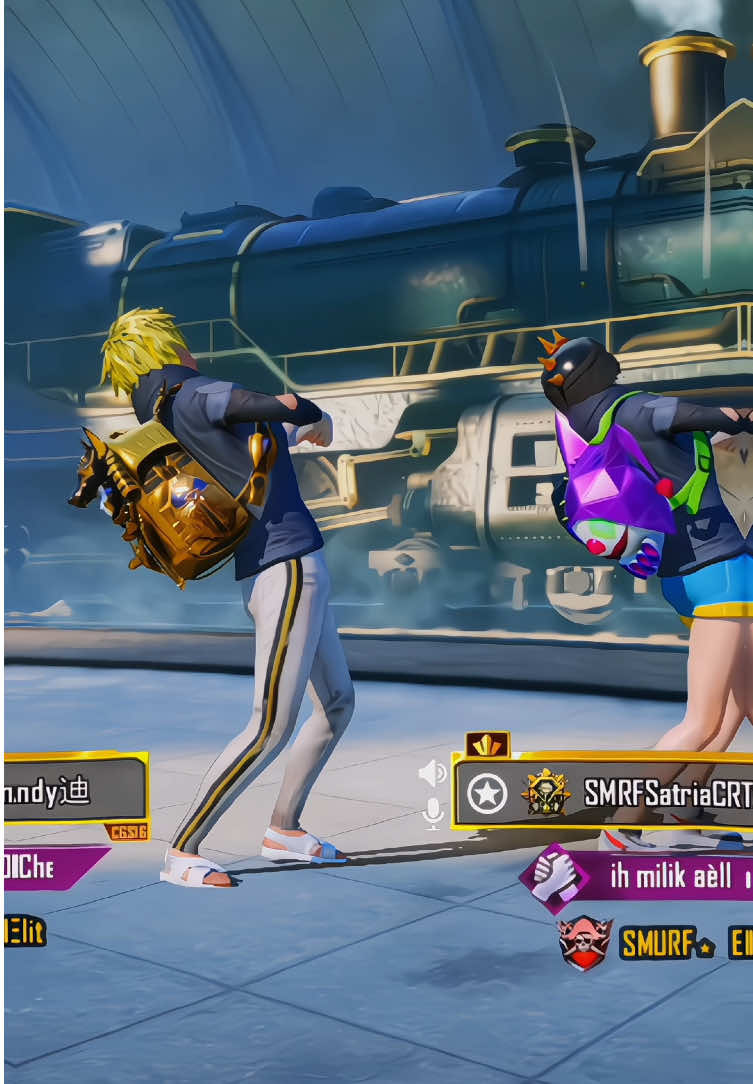Click the rank badge emblem on SMRFSatriaCRT's plate
Image resolution: width=753 pixels, height=1084 pixels.
click(x=546, y=793)
